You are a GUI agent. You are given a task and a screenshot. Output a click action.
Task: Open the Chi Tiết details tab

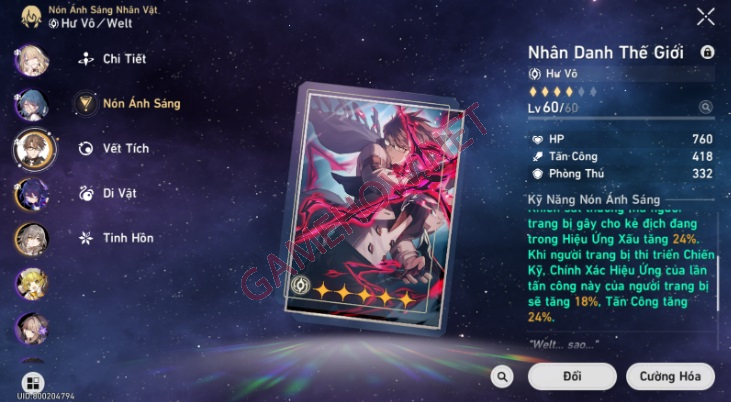coord(124,59)
